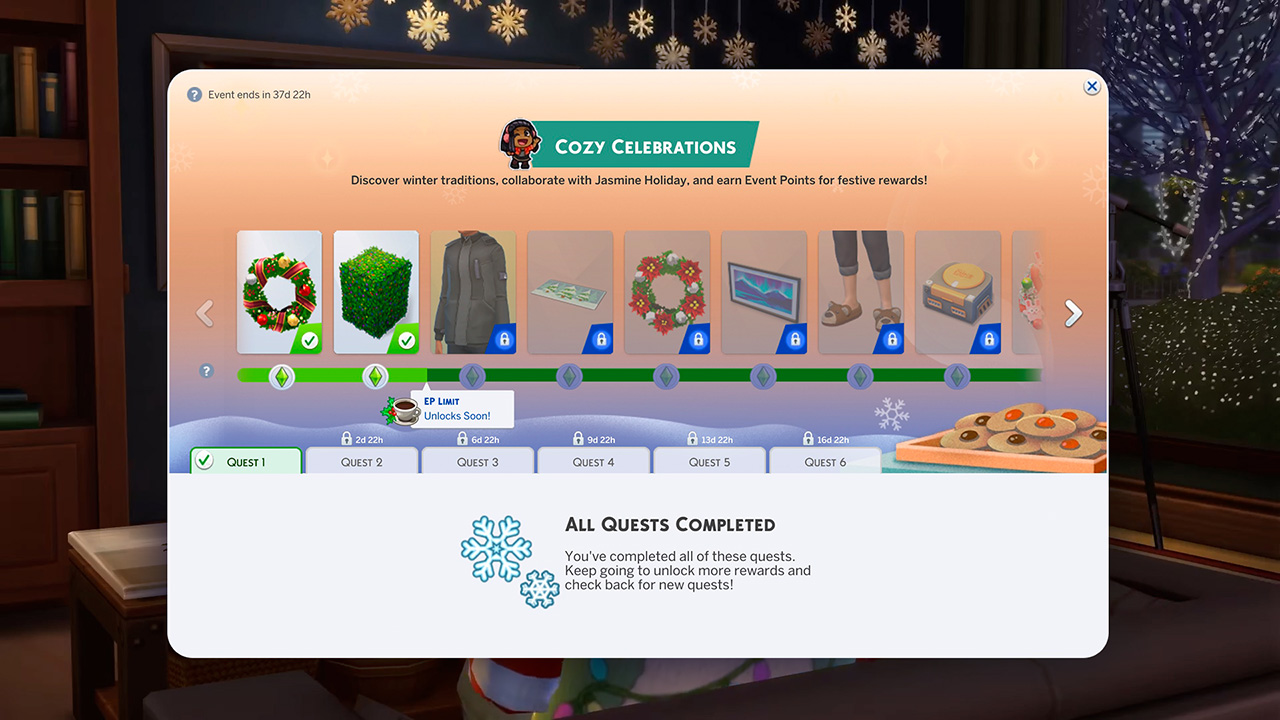
Task: Switch to the Quest 5 tab
Action: 710,462
